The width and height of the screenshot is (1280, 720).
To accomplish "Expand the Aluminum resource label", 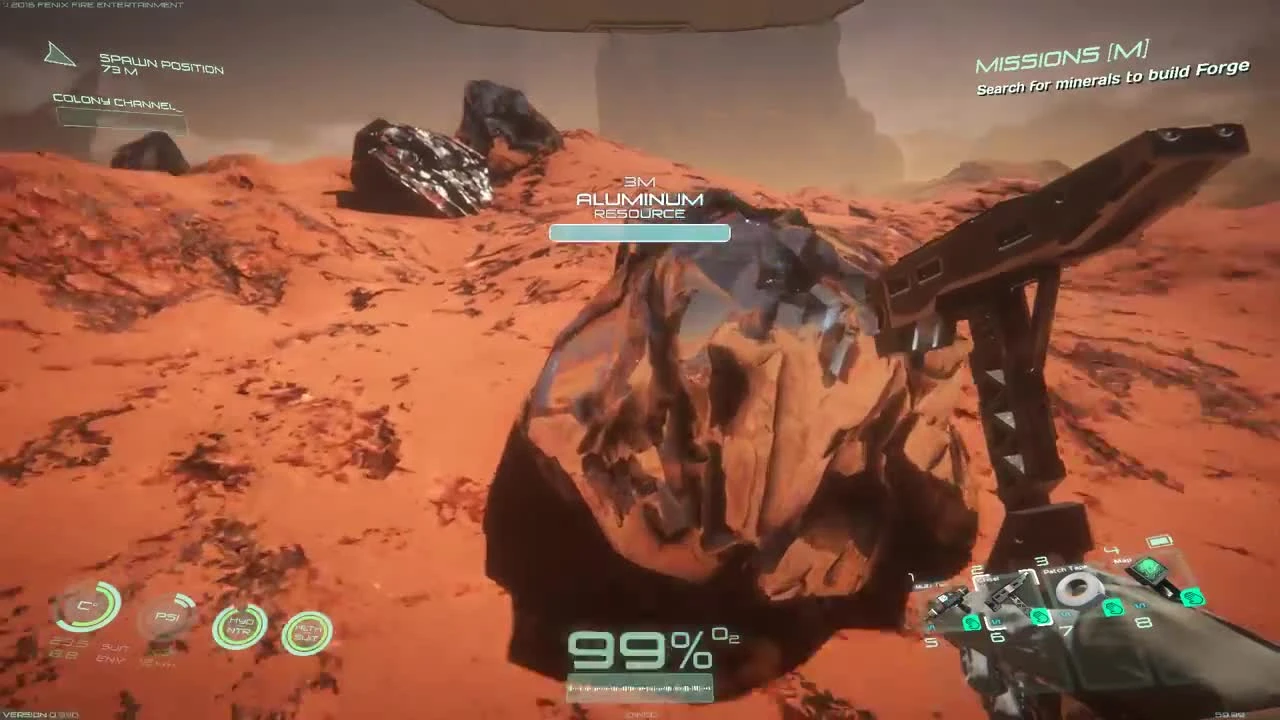I will click(640, 199).
